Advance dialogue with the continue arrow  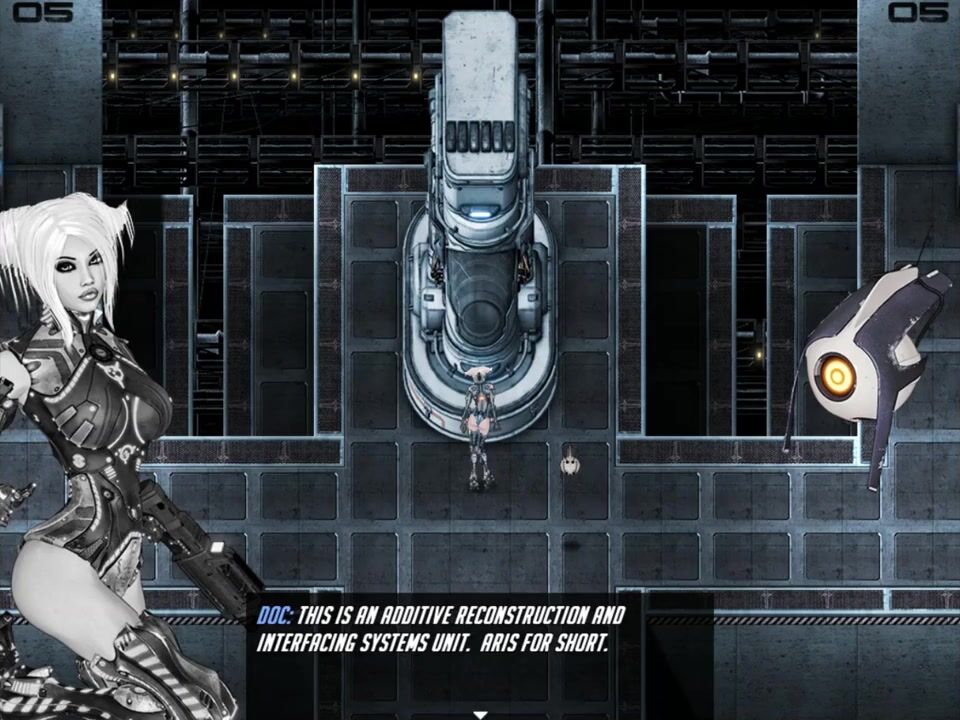pos(480,714)
